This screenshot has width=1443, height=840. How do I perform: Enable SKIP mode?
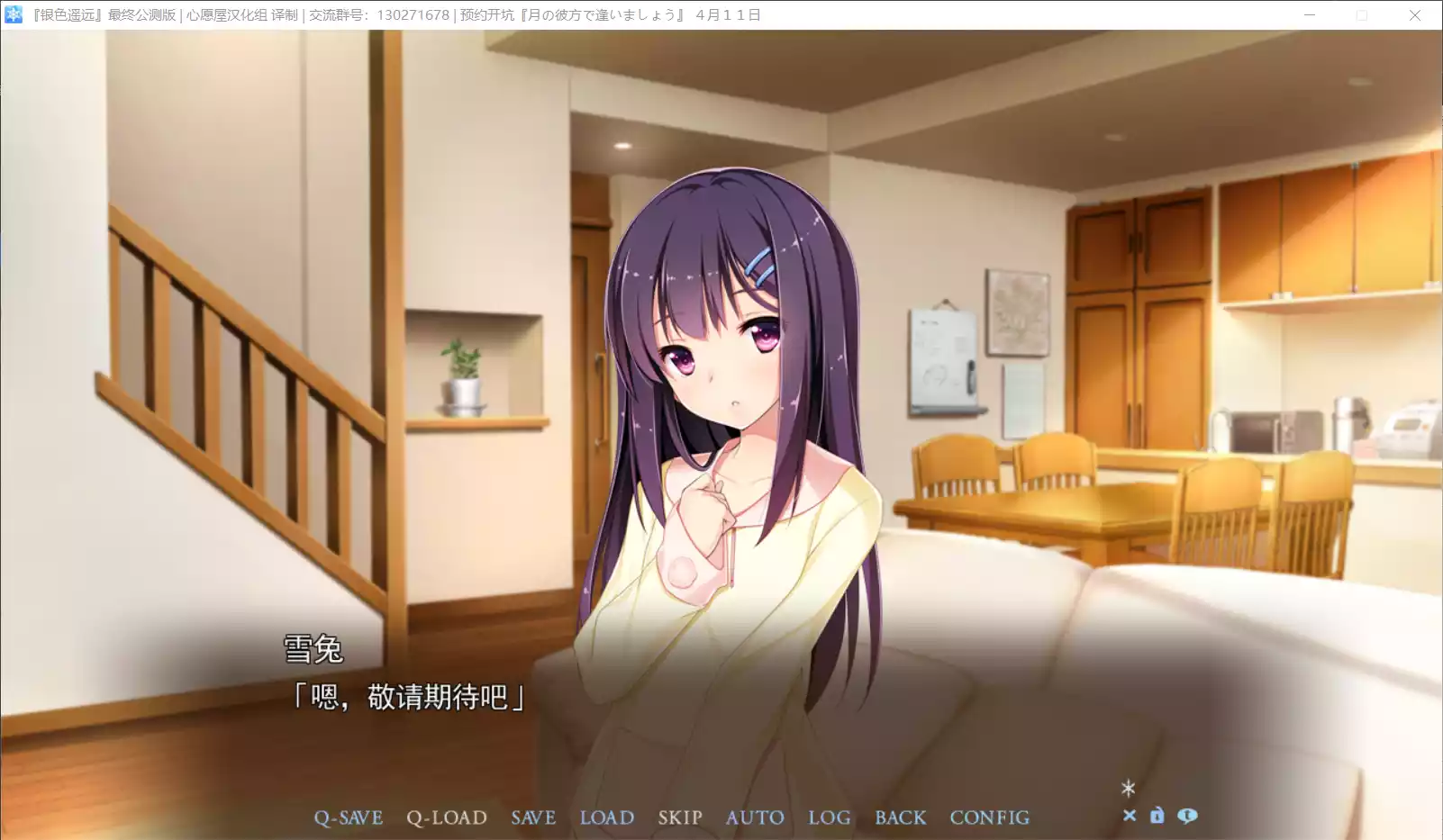(679, 817)
